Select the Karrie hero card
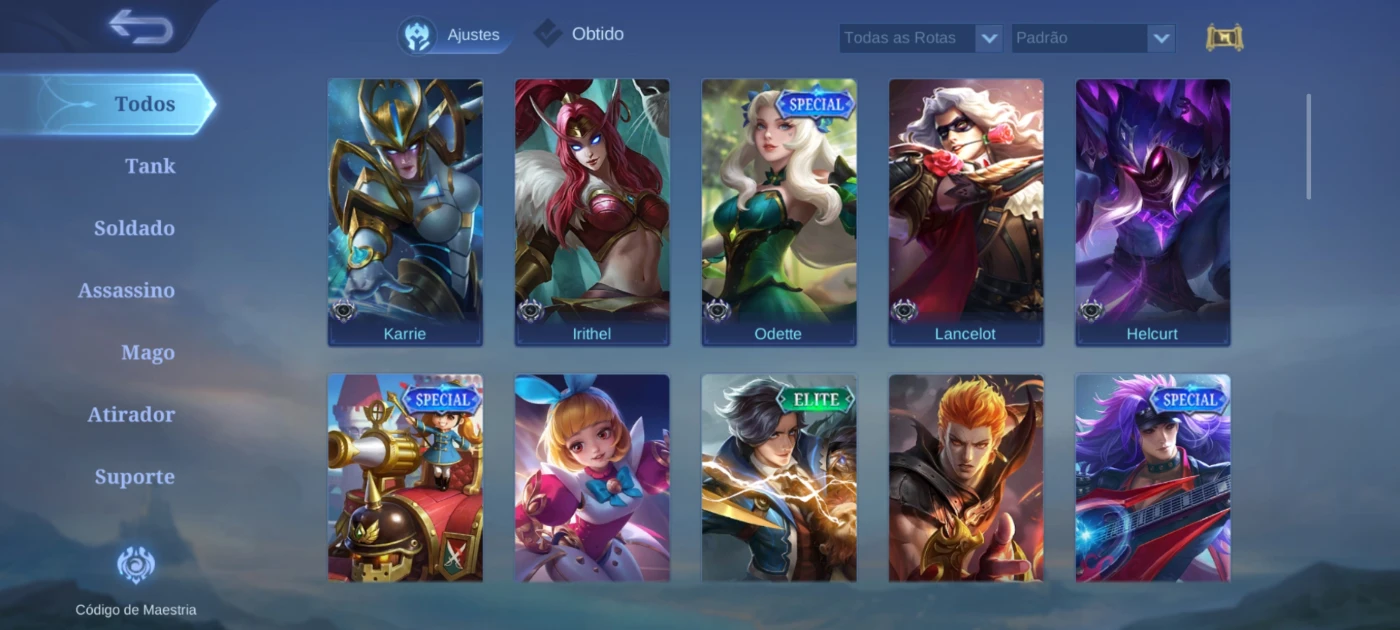Screen dimensions: 1400x630 [405, 212]
